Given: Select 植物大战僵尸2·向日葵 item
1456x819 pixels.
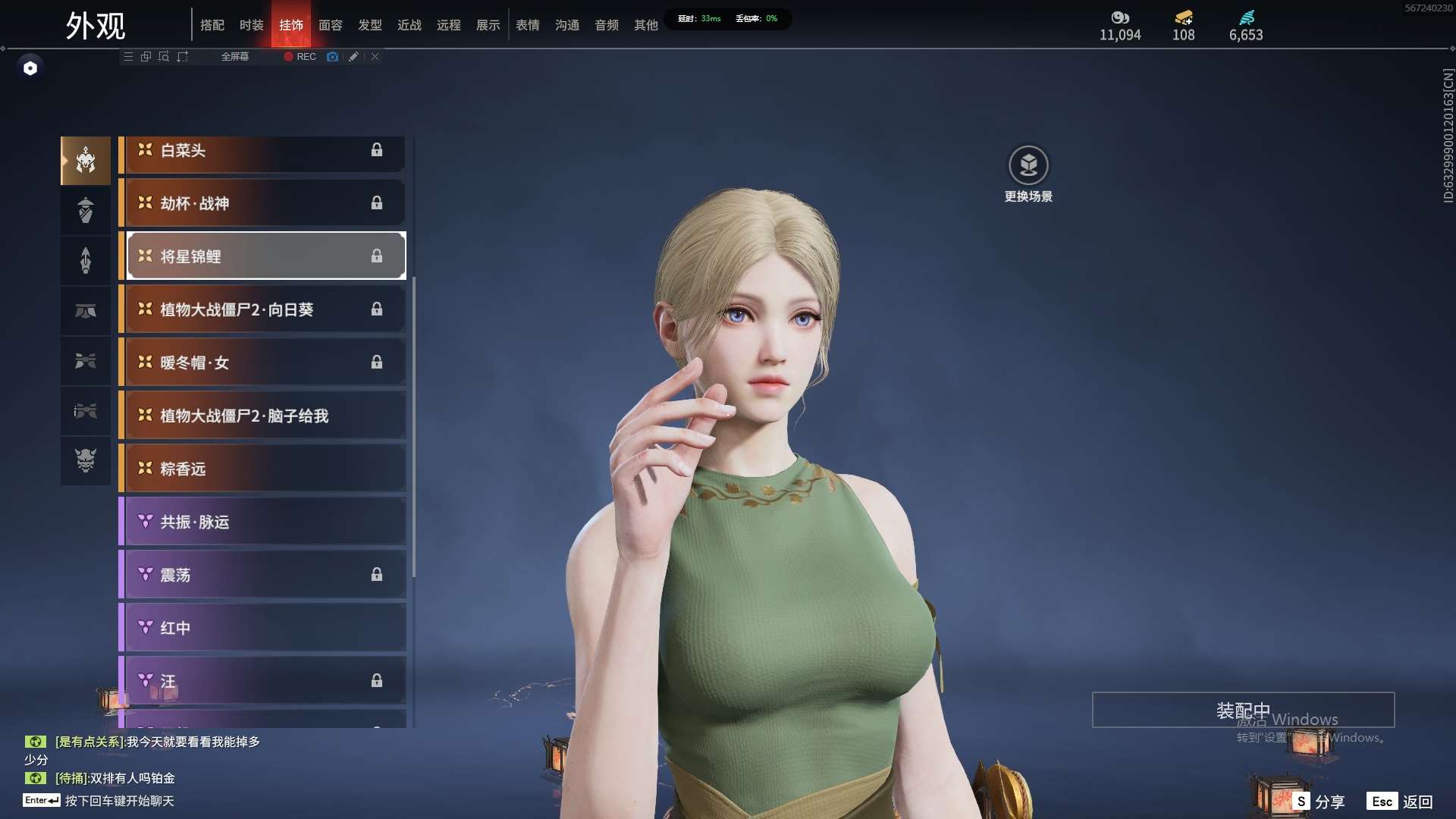Looking at the screenshot, I should click(x=262, y=309).
